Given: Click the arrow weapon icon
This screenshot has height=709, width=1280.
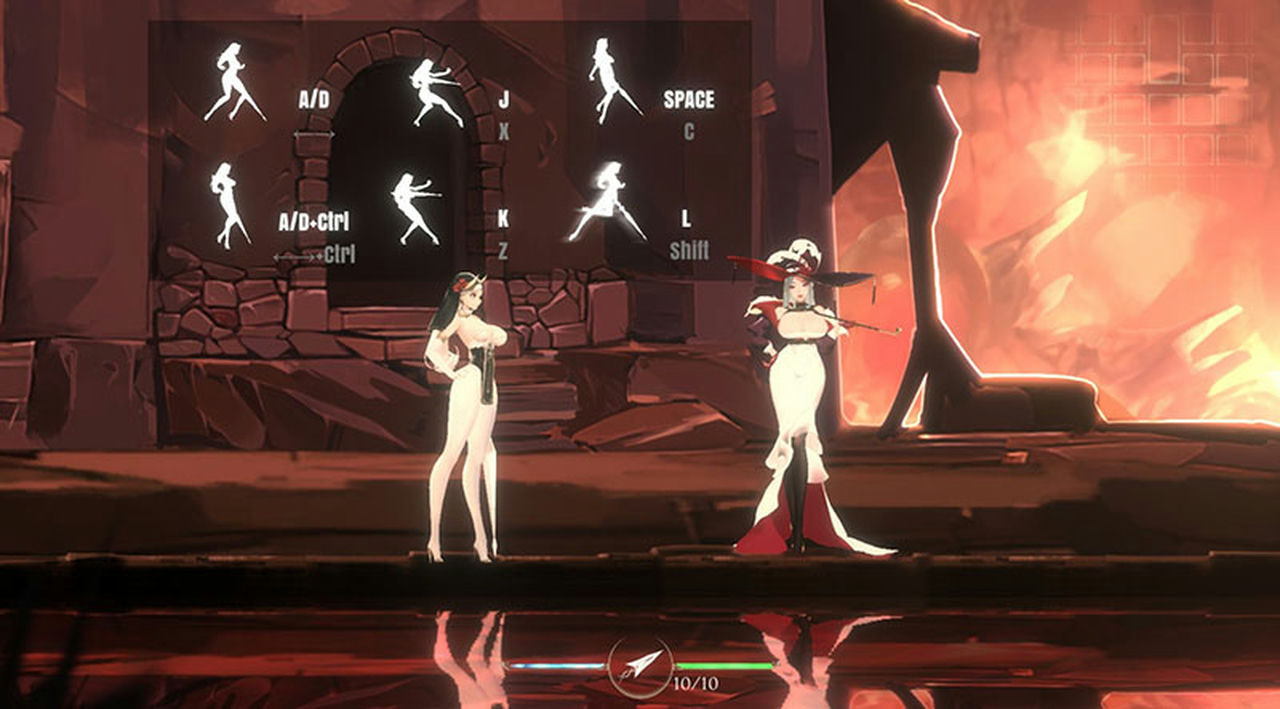Looking at the screenshot, I should tap(640, 665).
